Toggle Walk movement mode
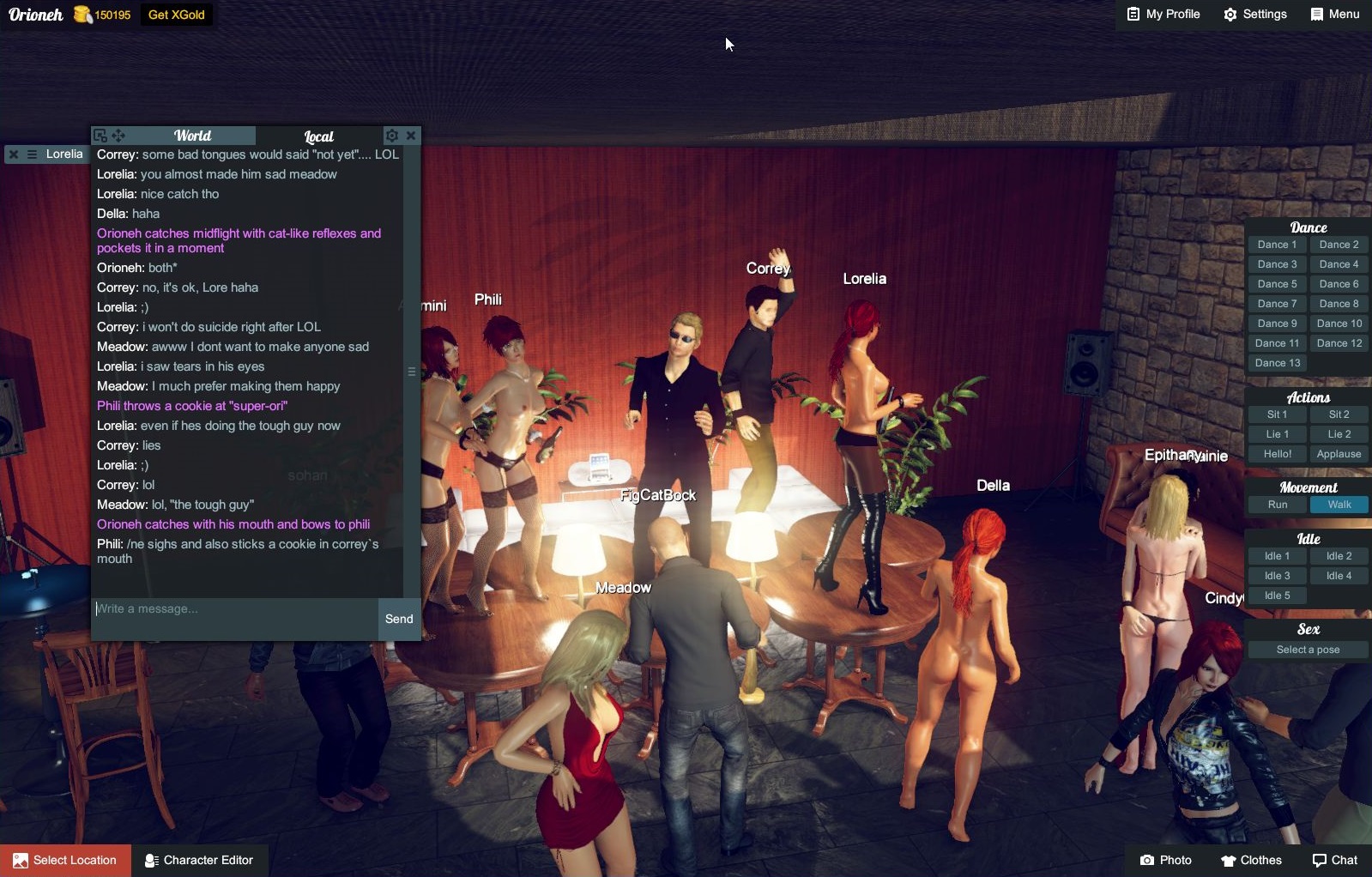The height and width of the screenshot is (877, 1372). (1339, 505)
